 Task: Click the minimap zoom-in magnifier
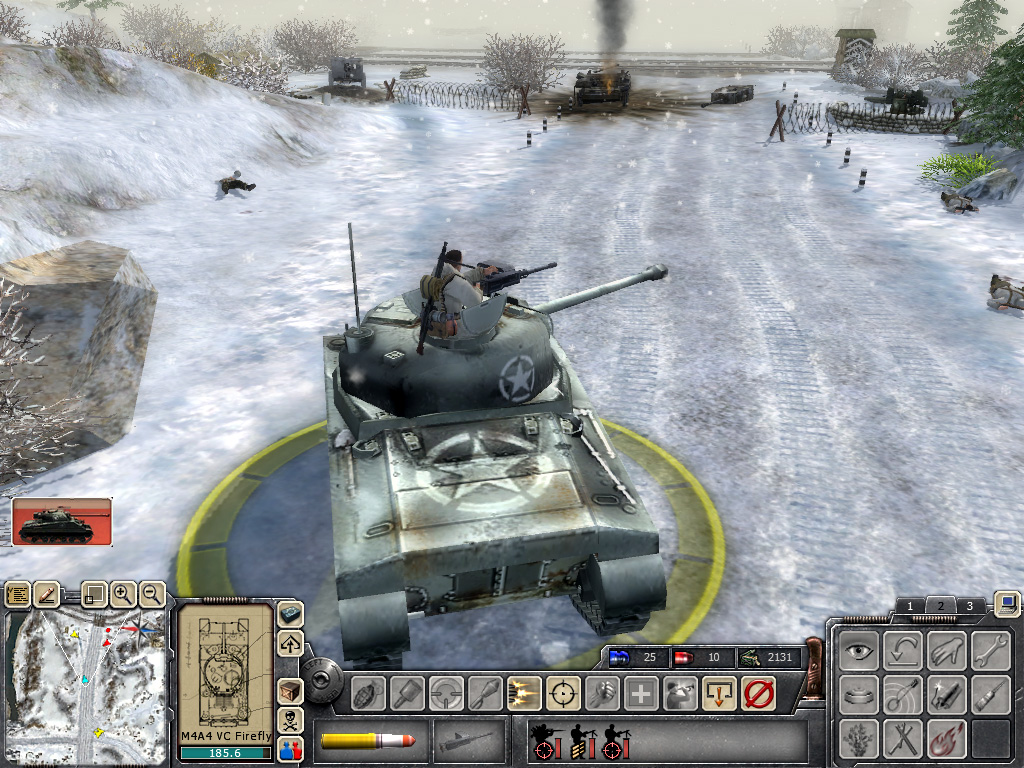pyautogui.click(x=122, y=594)
